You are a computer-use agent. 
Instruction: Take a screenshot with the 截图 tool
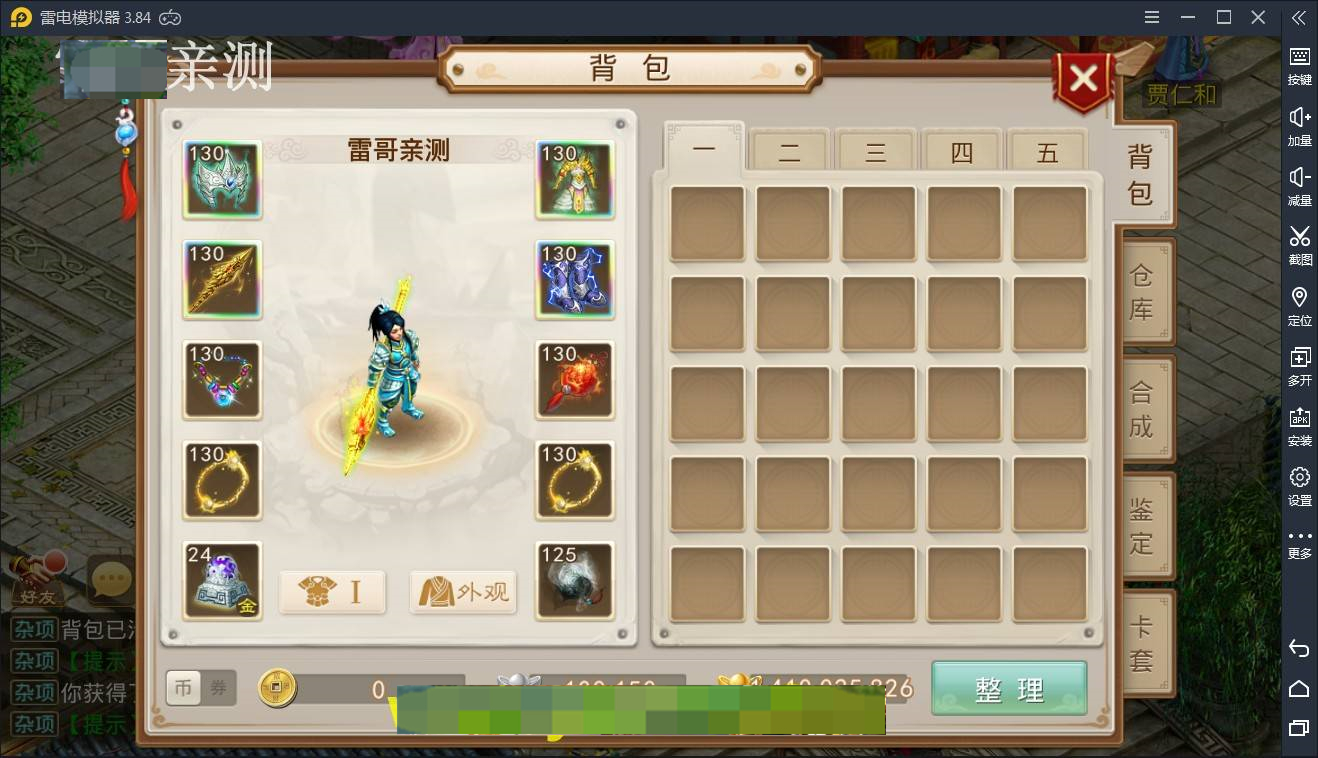(1299, 243)
